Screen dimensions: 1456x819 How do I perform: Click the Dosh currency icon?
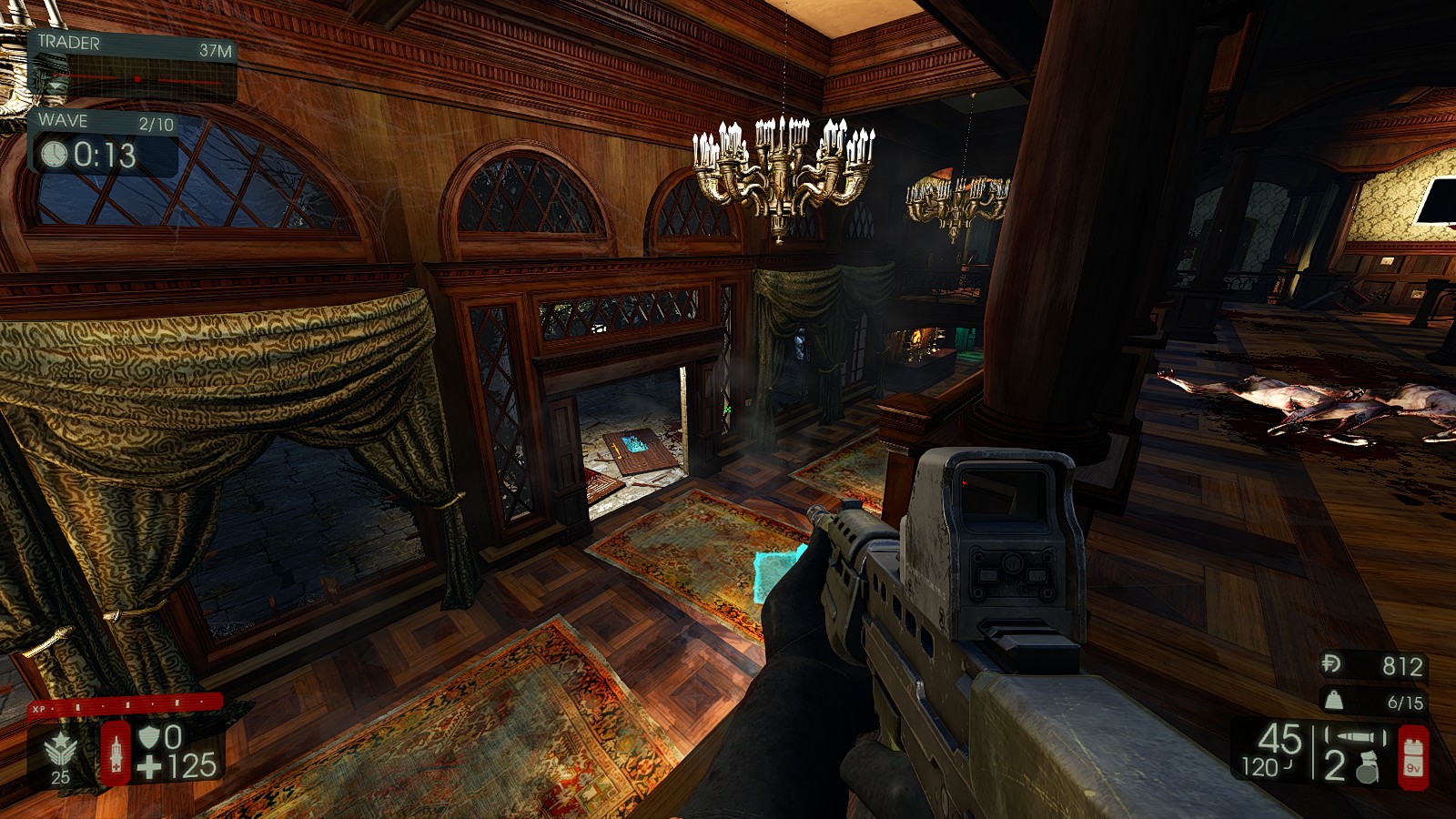point(1330,664)
